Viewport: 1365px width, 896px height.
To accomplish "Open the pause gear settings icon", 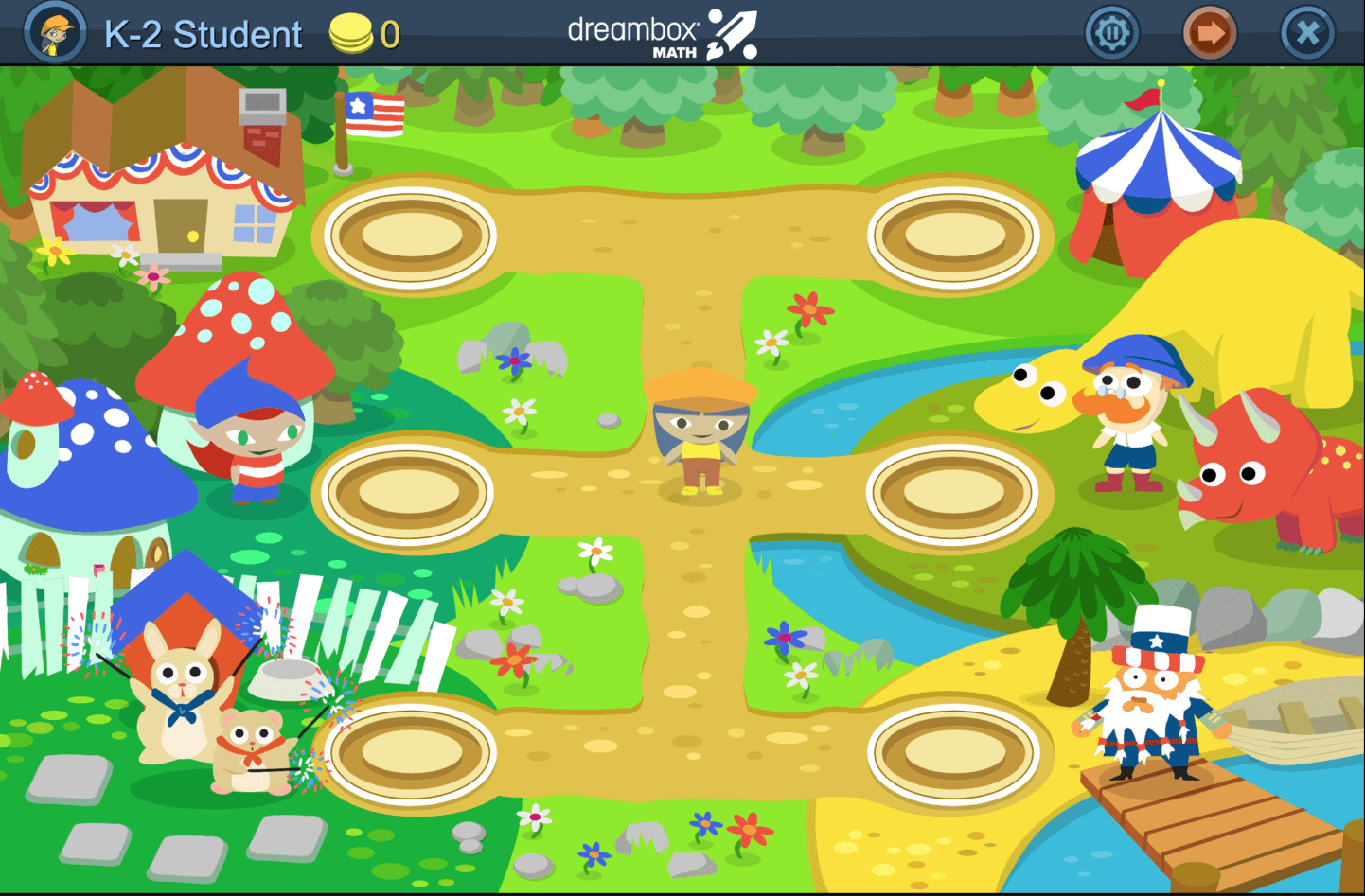I will 1111,32.
